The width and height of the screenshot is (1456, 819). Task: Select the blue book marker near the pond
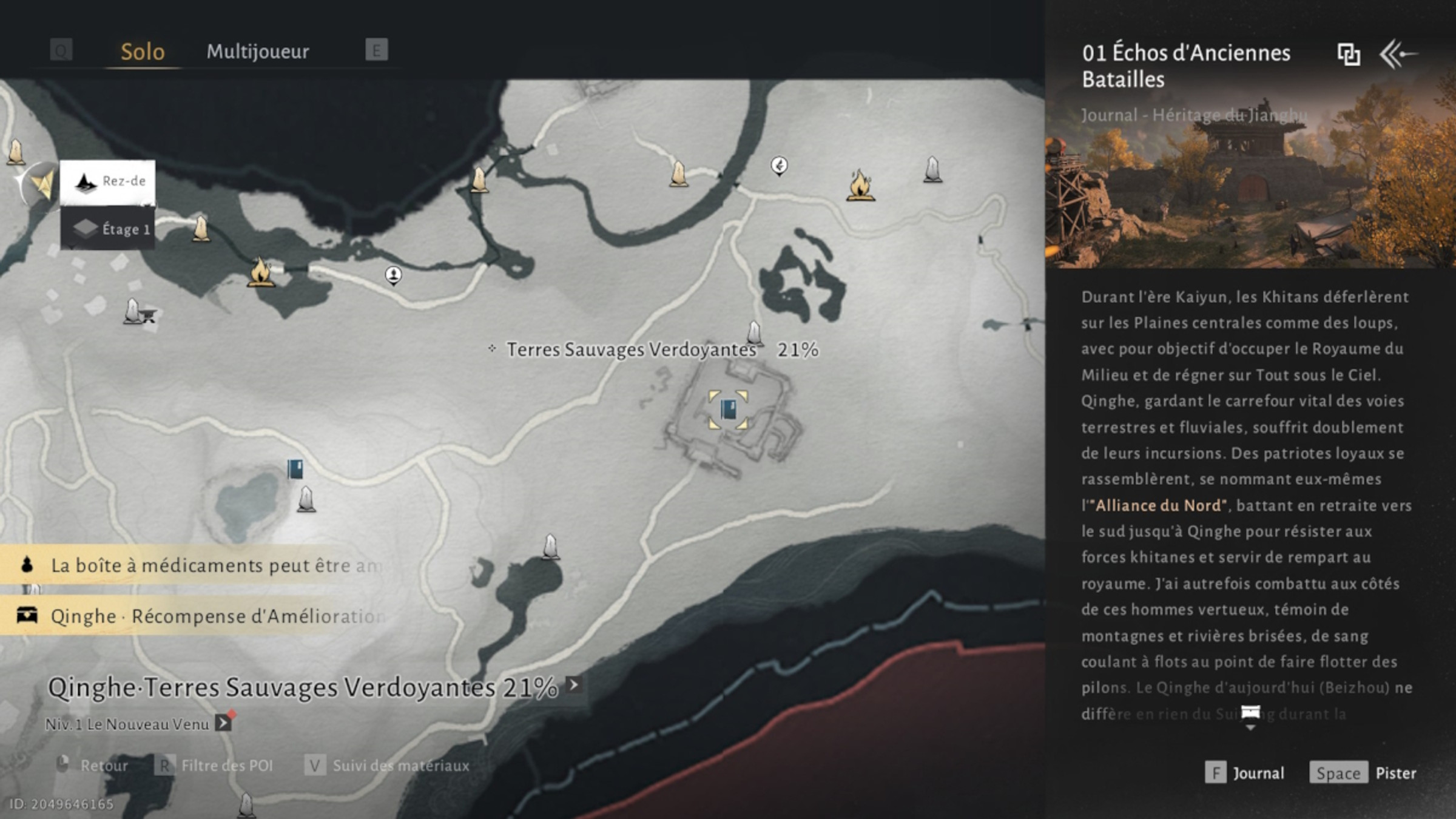click(x=295, y=469)
